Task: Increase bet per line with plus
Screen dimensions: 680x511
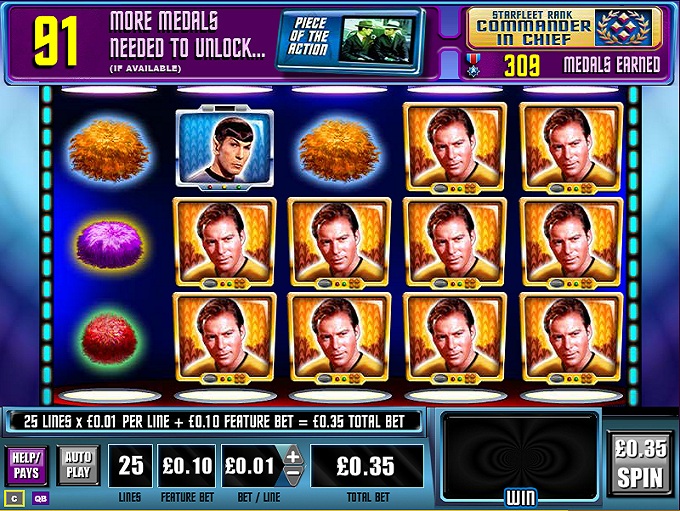Action: click(293, 457)
